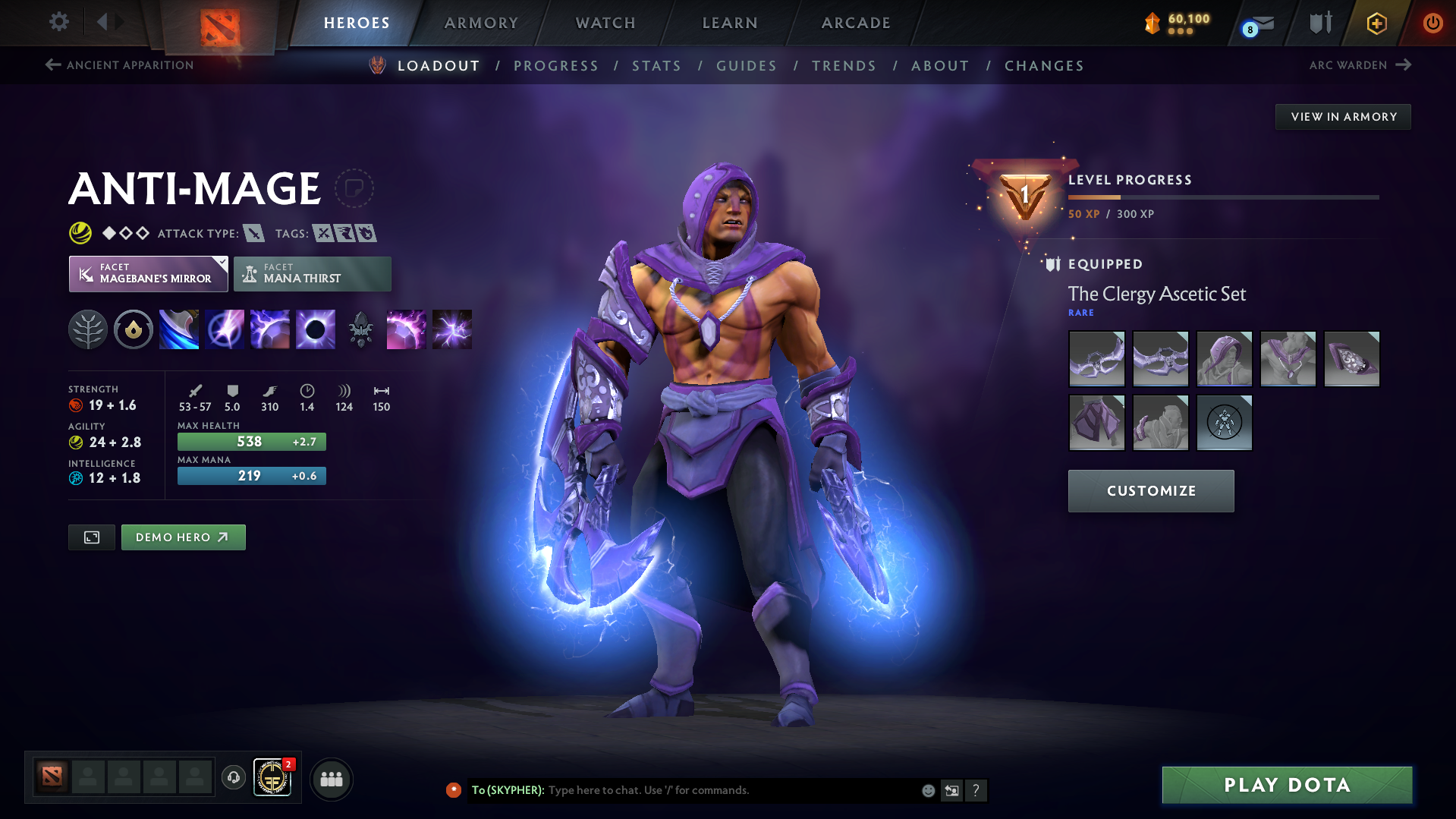Image resolution: width=1456 pixels, height=819 pixels.
Task: View the Blink ability icon
Action: [224, 329]
